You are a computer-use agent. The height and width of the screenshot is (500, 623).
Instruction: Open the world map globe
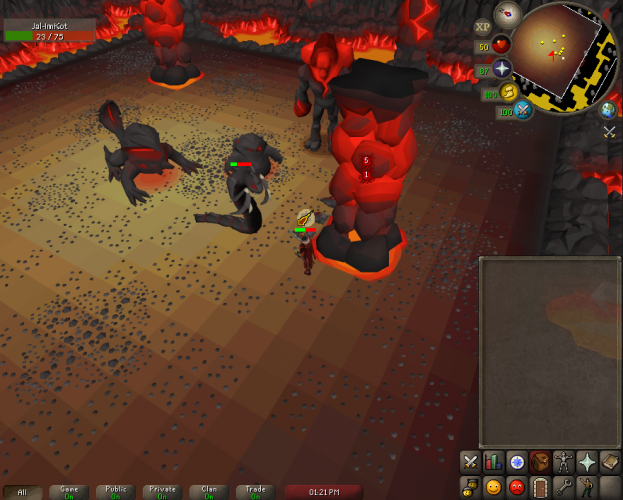coord(608,108)
